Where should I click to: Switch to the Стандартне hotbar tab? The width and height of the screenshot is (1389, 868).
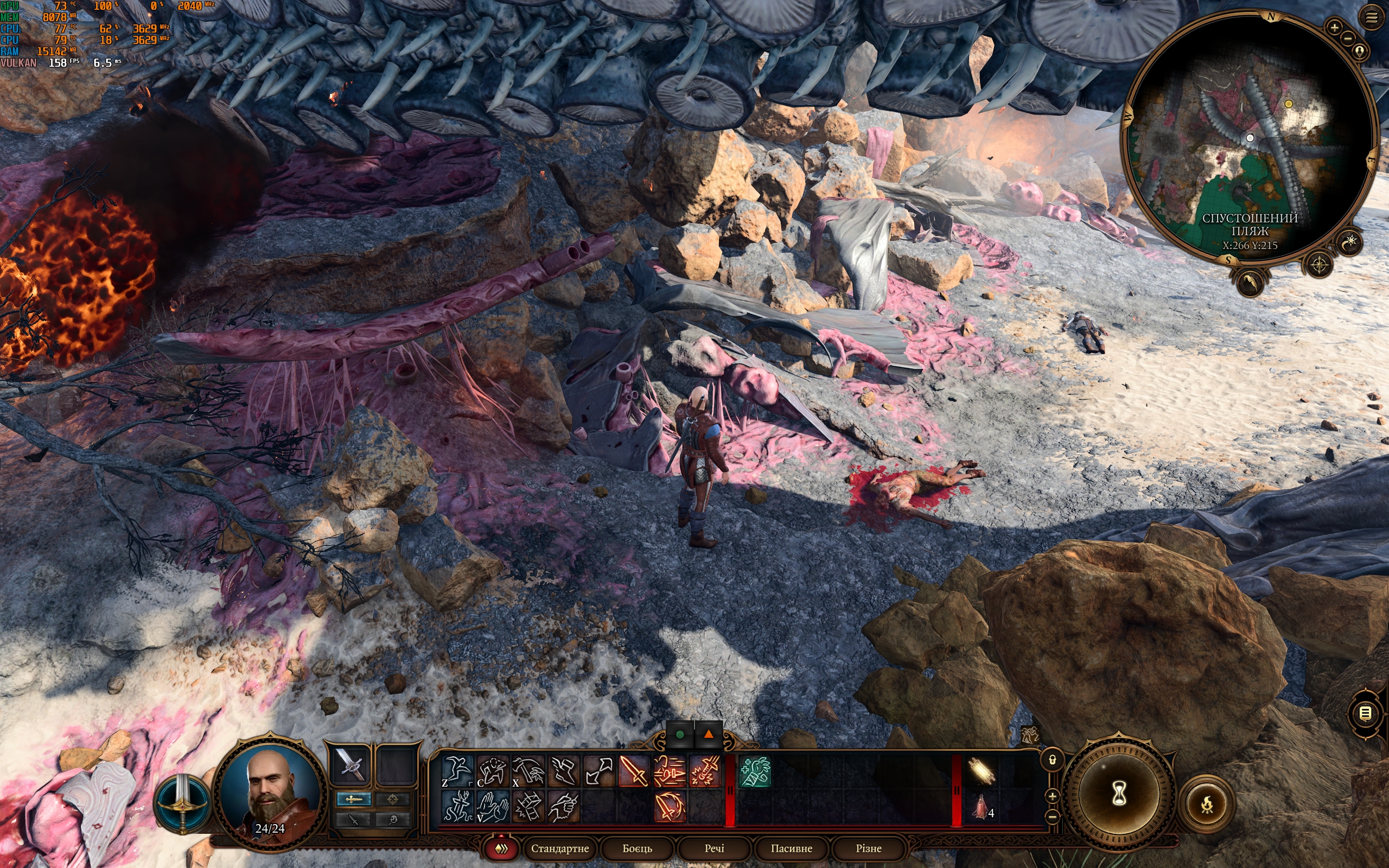[559, 848]
